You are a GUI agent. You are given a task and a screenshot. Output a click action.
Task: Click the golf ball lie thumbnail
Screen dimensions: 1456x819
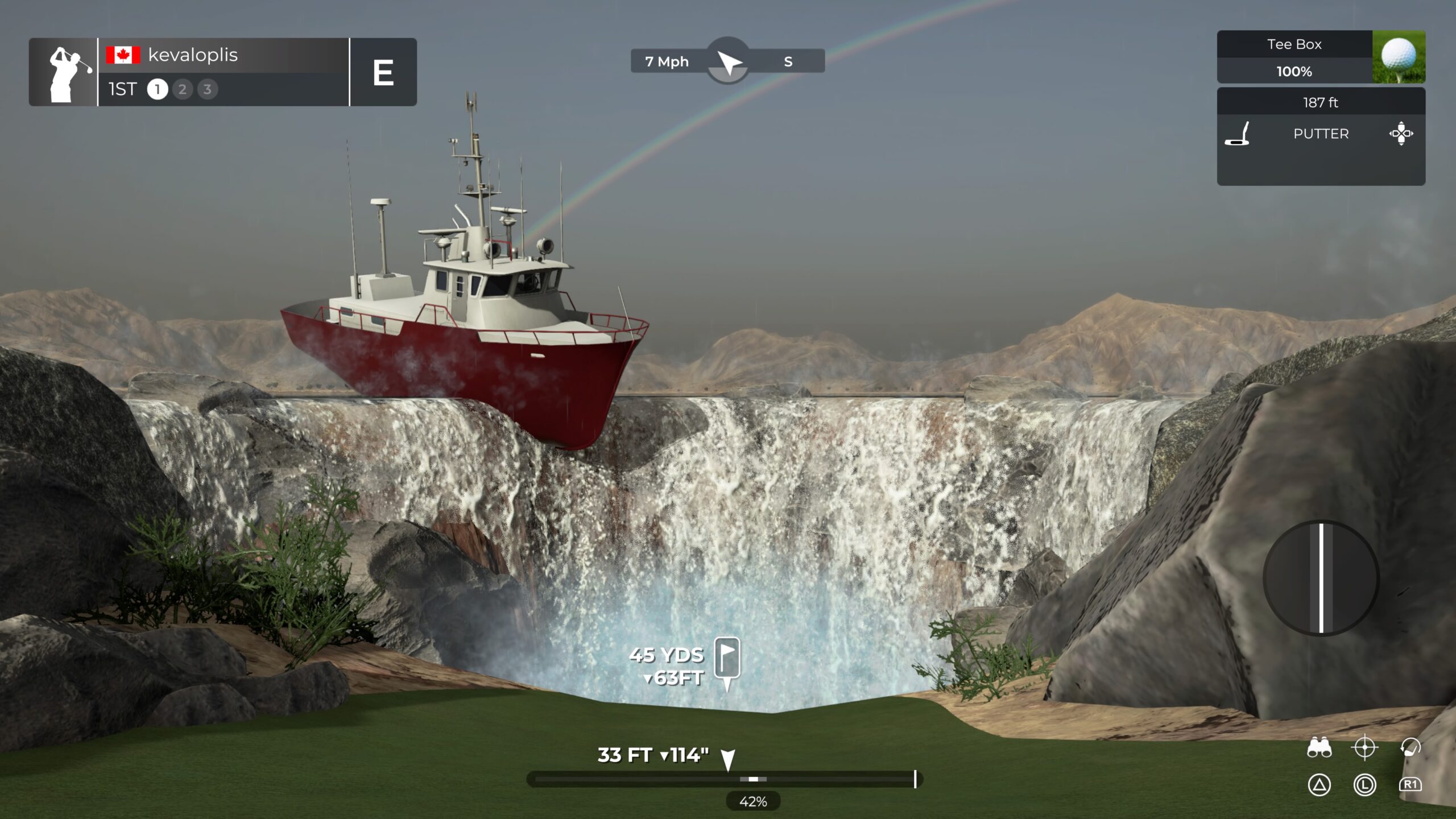point(1399,57)
